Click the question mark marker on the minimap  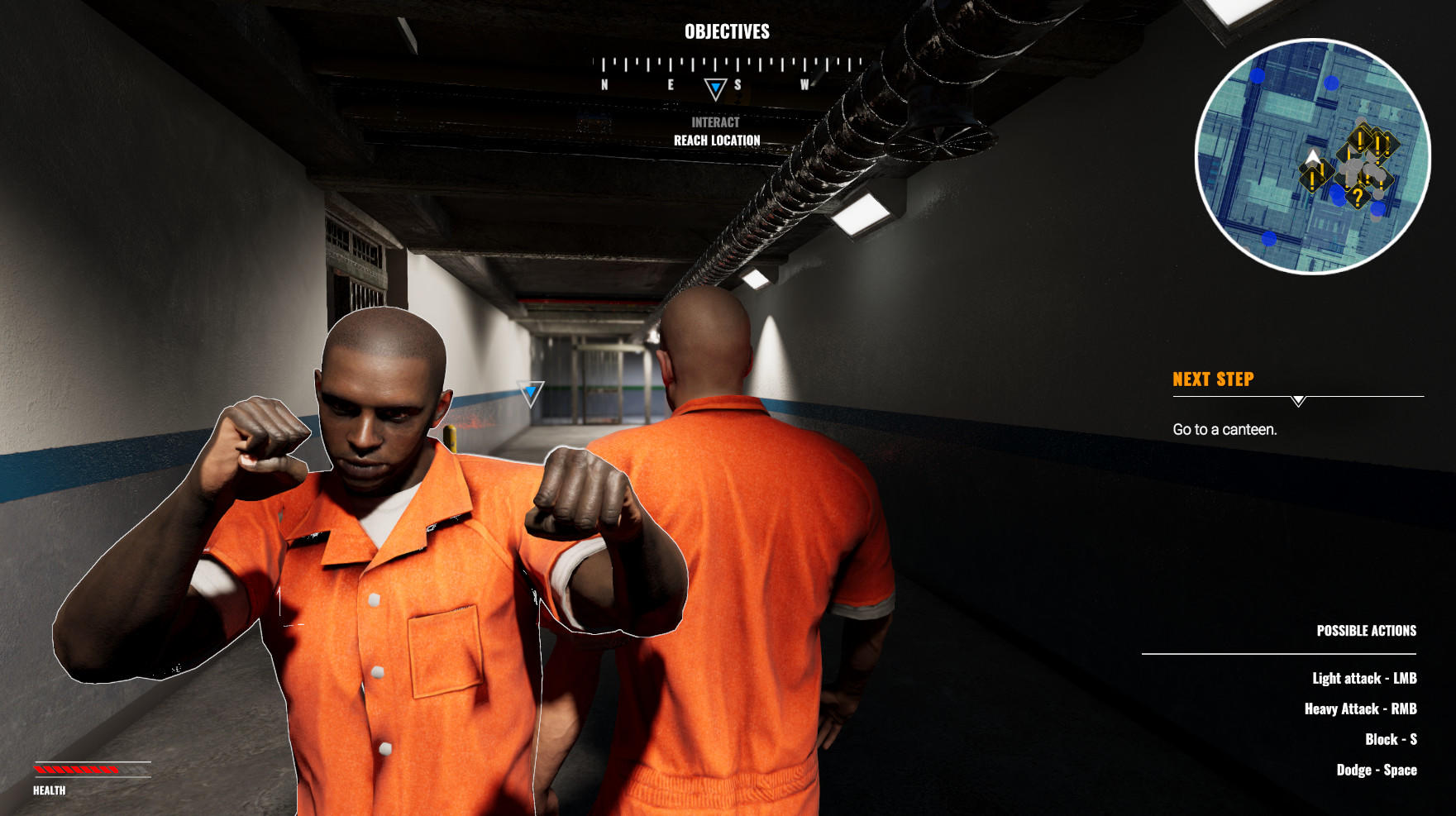pos(1358,198)
